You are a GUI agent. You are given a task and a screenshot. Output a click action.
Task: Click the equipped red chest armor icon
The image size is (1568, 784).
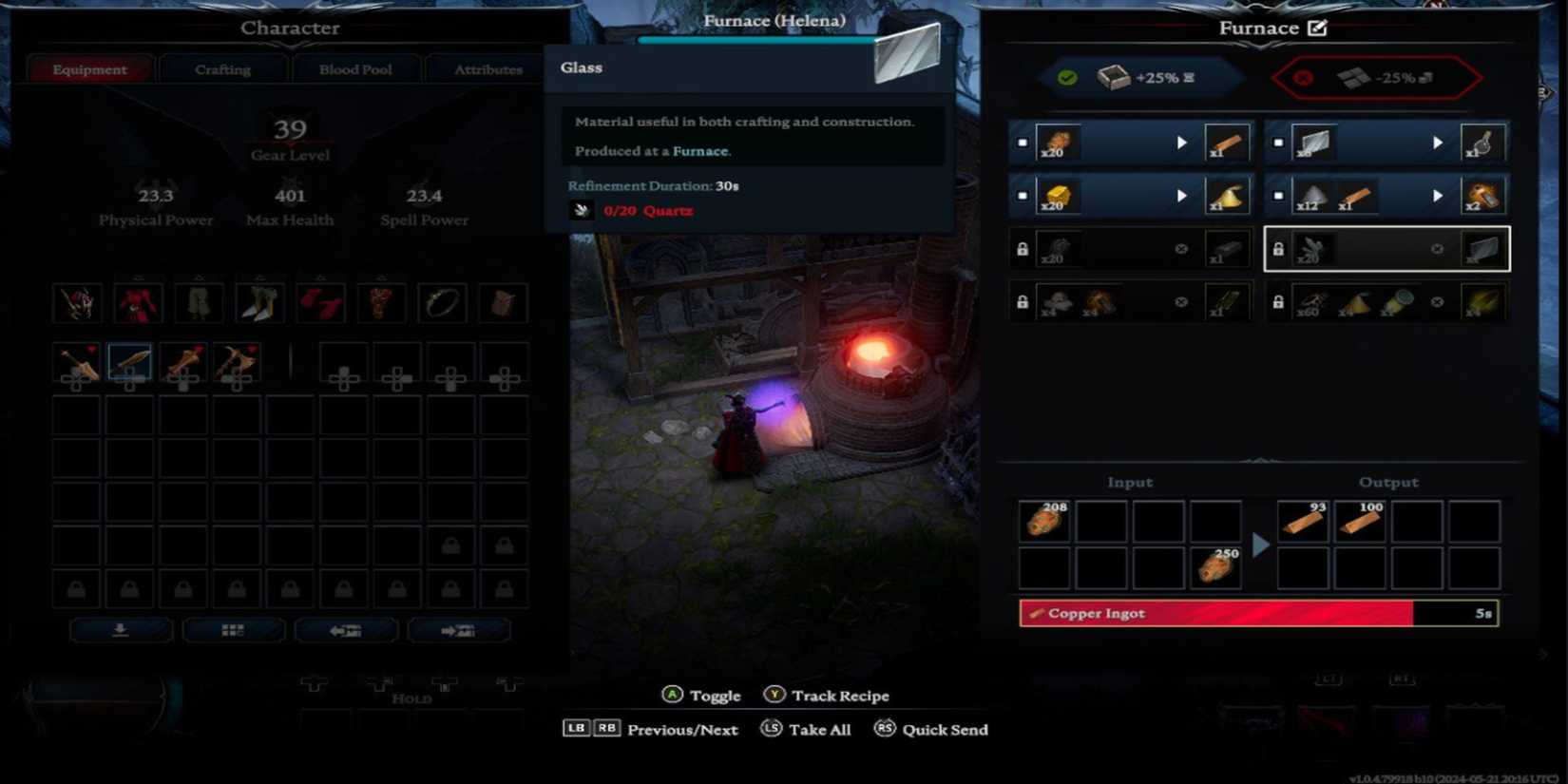(138, 302)
